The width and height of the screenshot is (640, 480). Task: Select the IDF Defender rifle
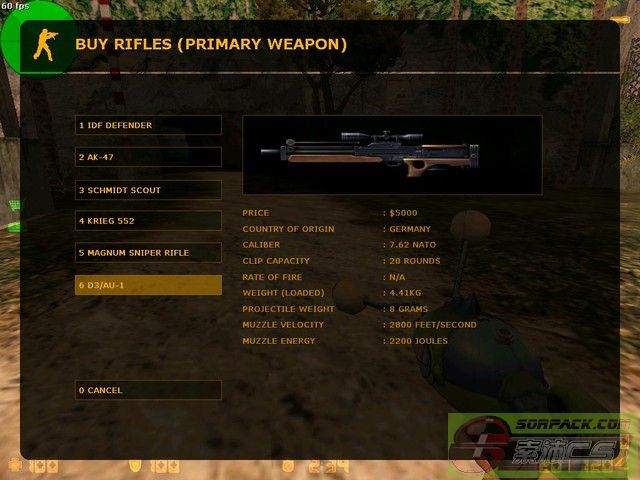pyautogui.click(x=148, y=125)
